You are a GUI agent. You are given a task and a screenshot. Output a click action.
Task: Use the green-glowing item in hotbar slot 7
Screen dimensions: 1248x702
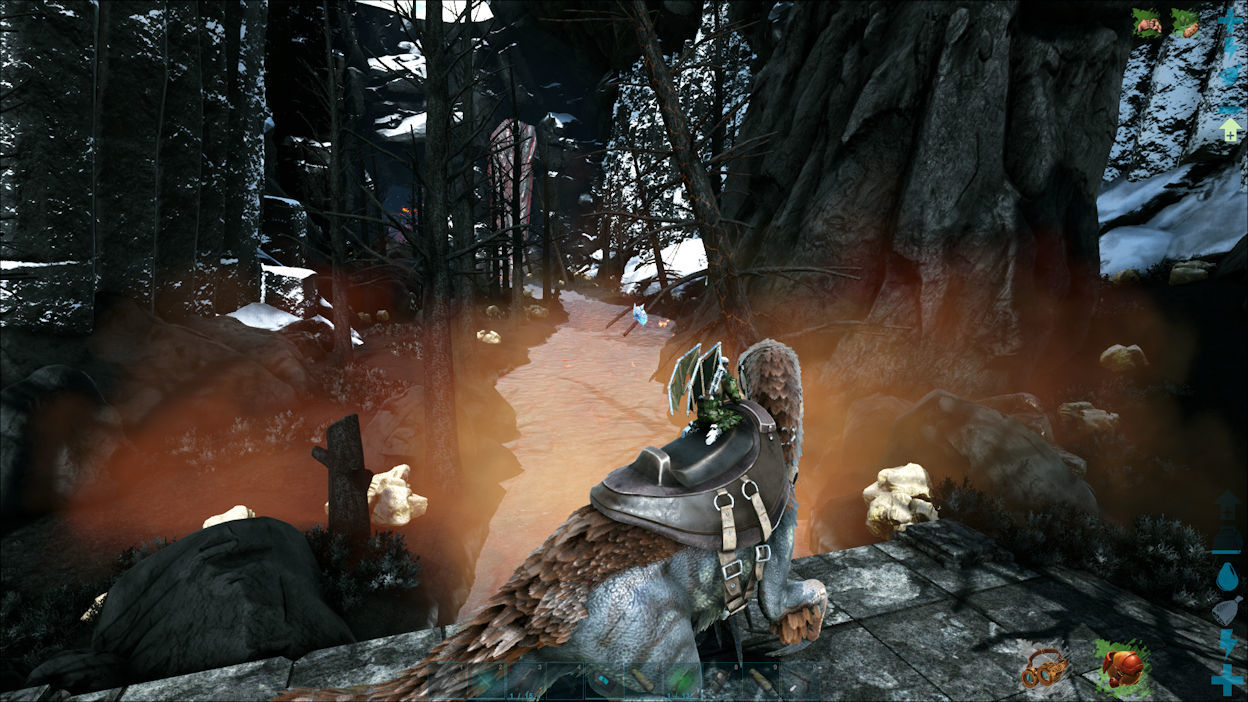click(x=682, y=680)
